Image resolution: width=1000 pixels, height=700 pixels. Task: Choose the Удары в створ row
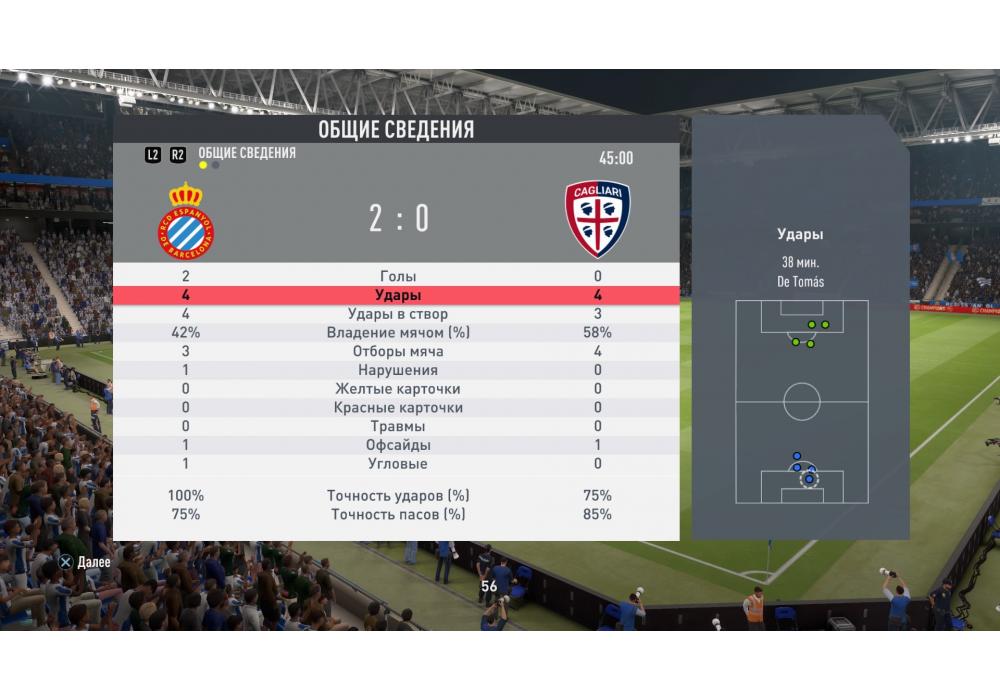pos(398,314)
